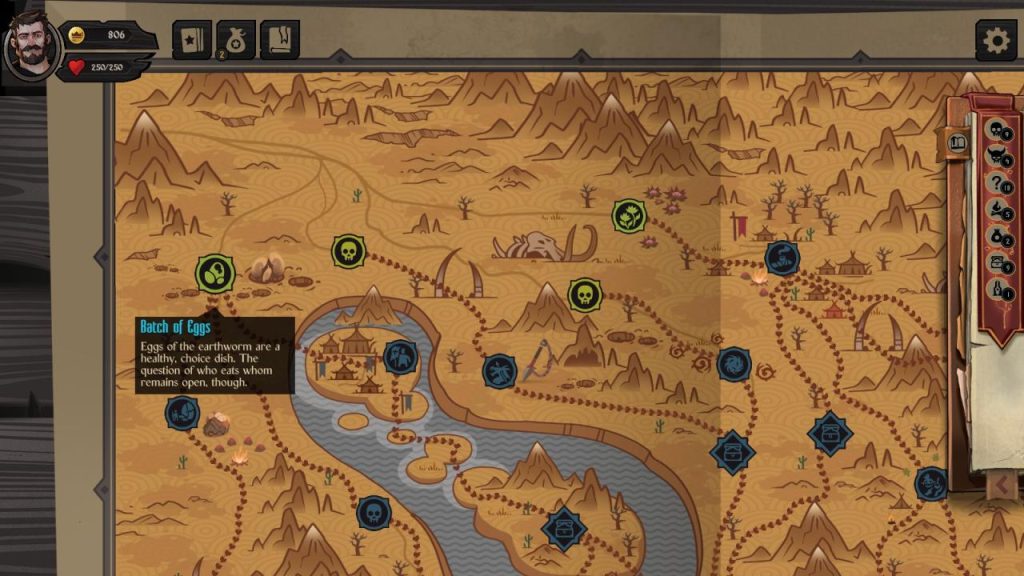This screenshot has height=576, width=1024.
Task: Open the settings gear menu
Action: [996, 40]
